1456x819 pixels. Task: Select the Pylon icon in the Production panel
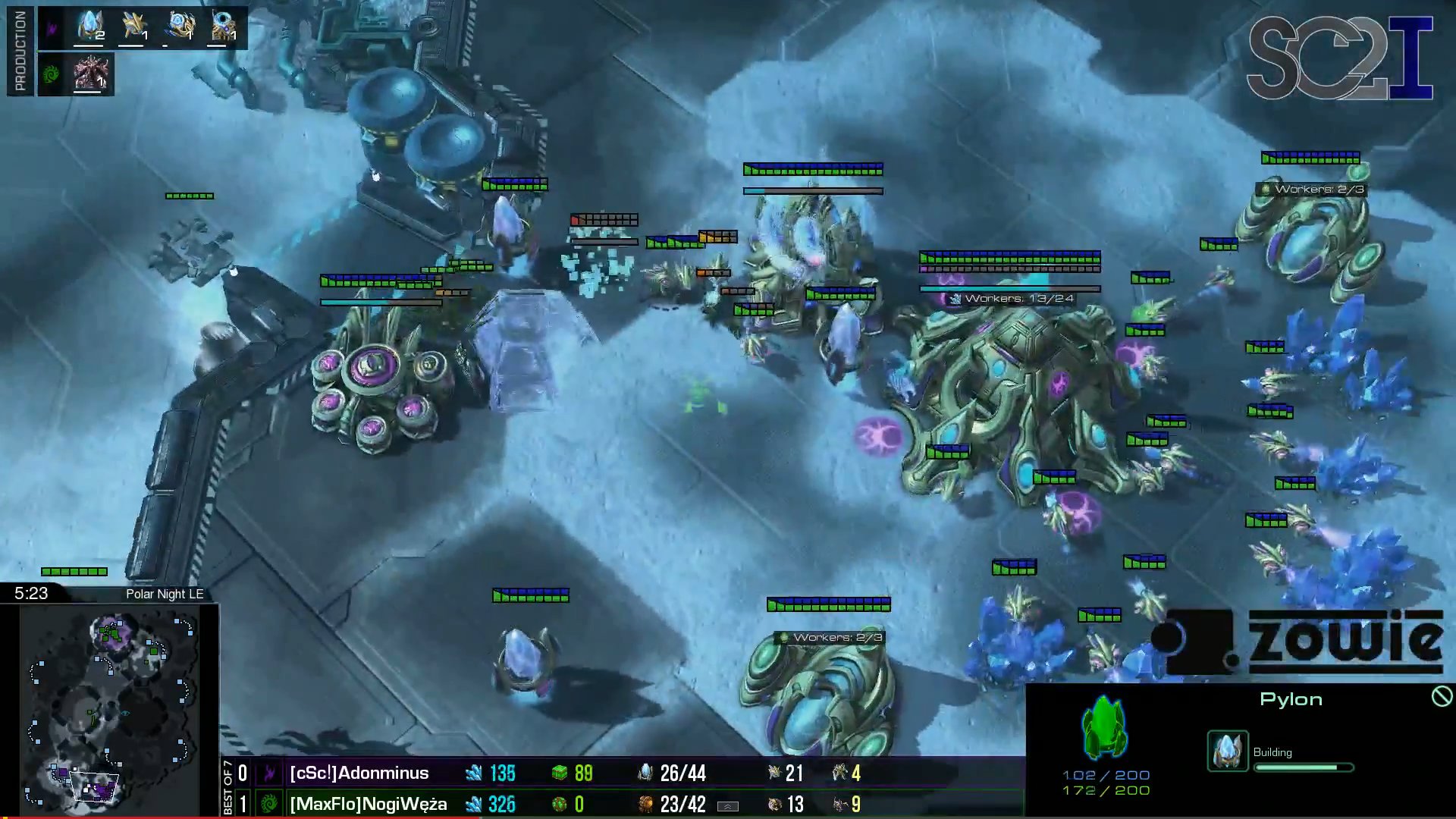pos(91,26)
